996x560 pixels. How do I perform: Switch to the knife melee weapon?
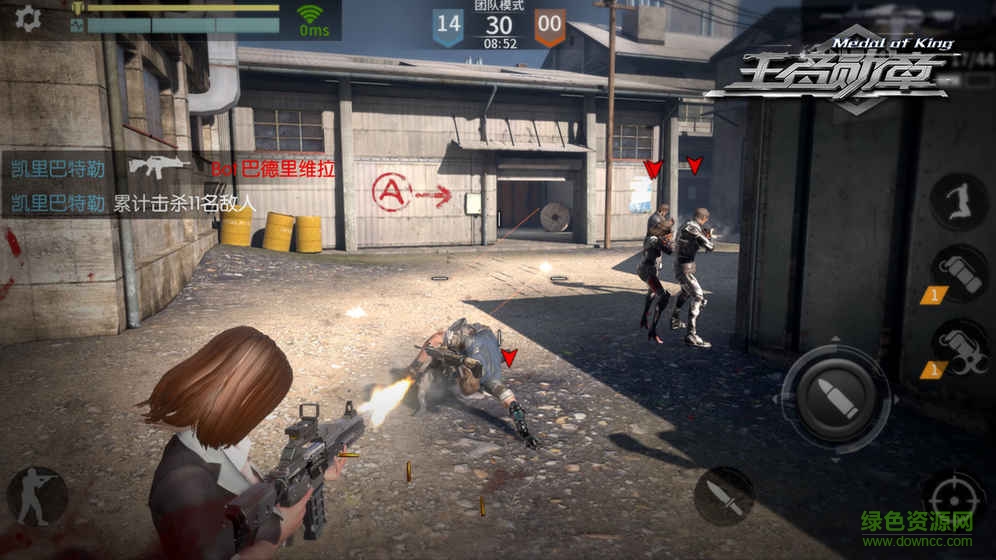click(x=724, y=496)
